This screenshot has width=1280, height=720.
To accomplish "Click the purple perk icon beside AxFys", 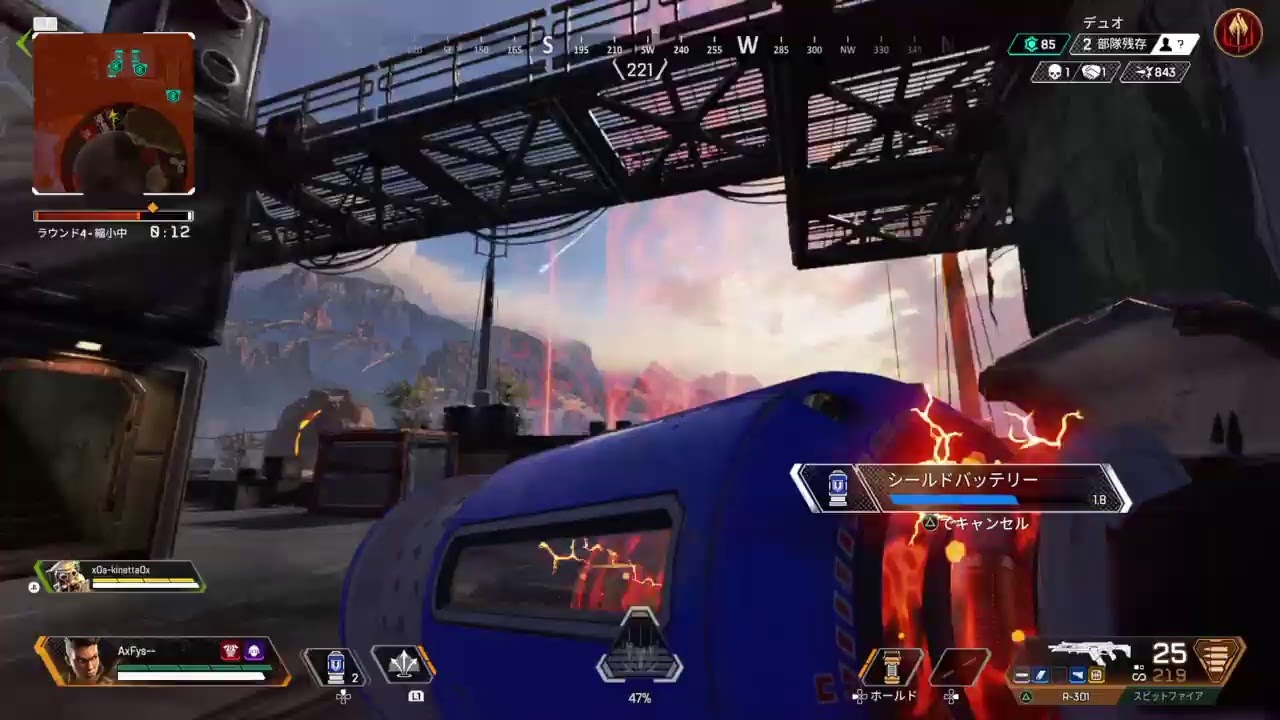I will click(254, 651).
